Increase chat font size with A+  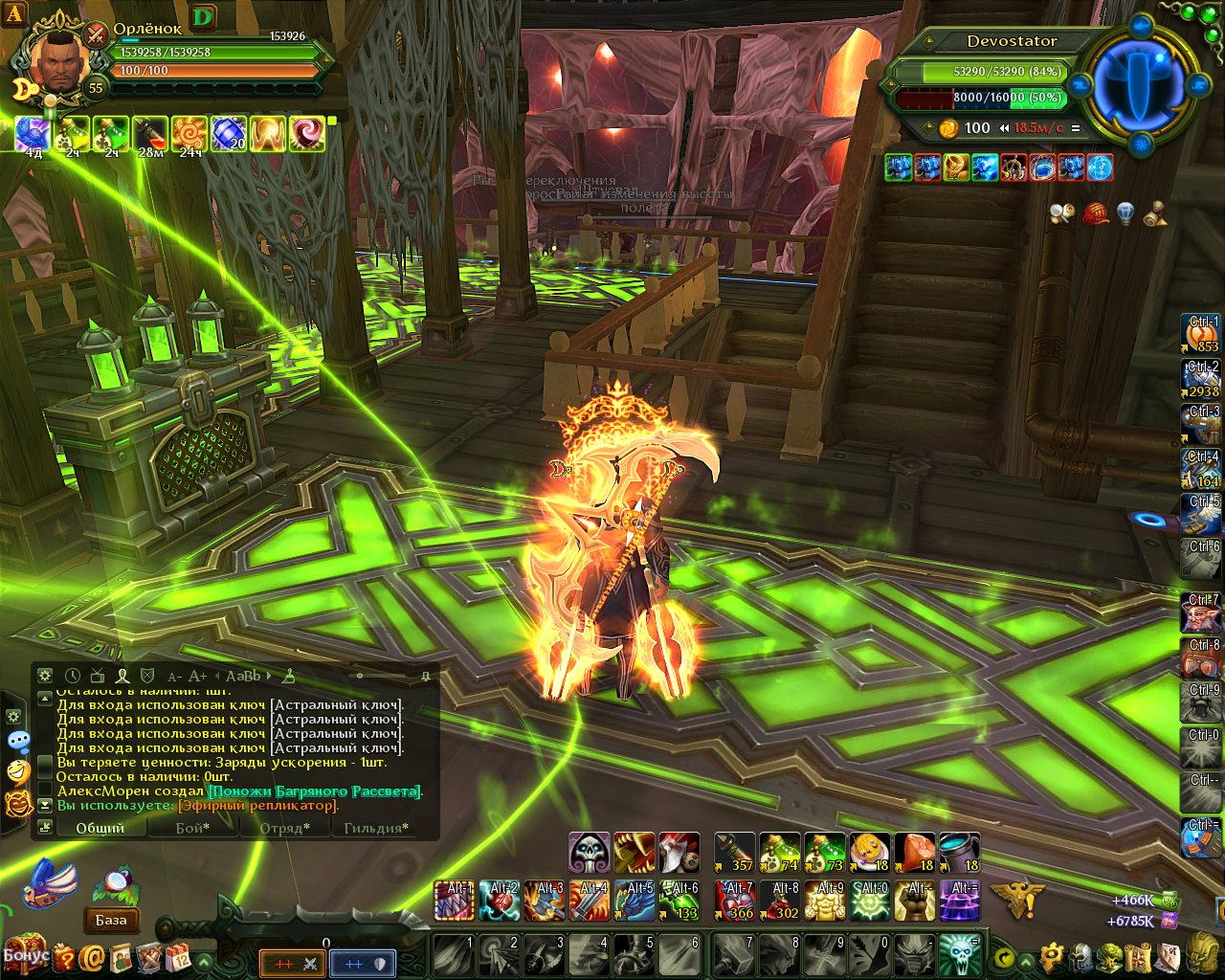pyautogui.click(x=197, y=676)
